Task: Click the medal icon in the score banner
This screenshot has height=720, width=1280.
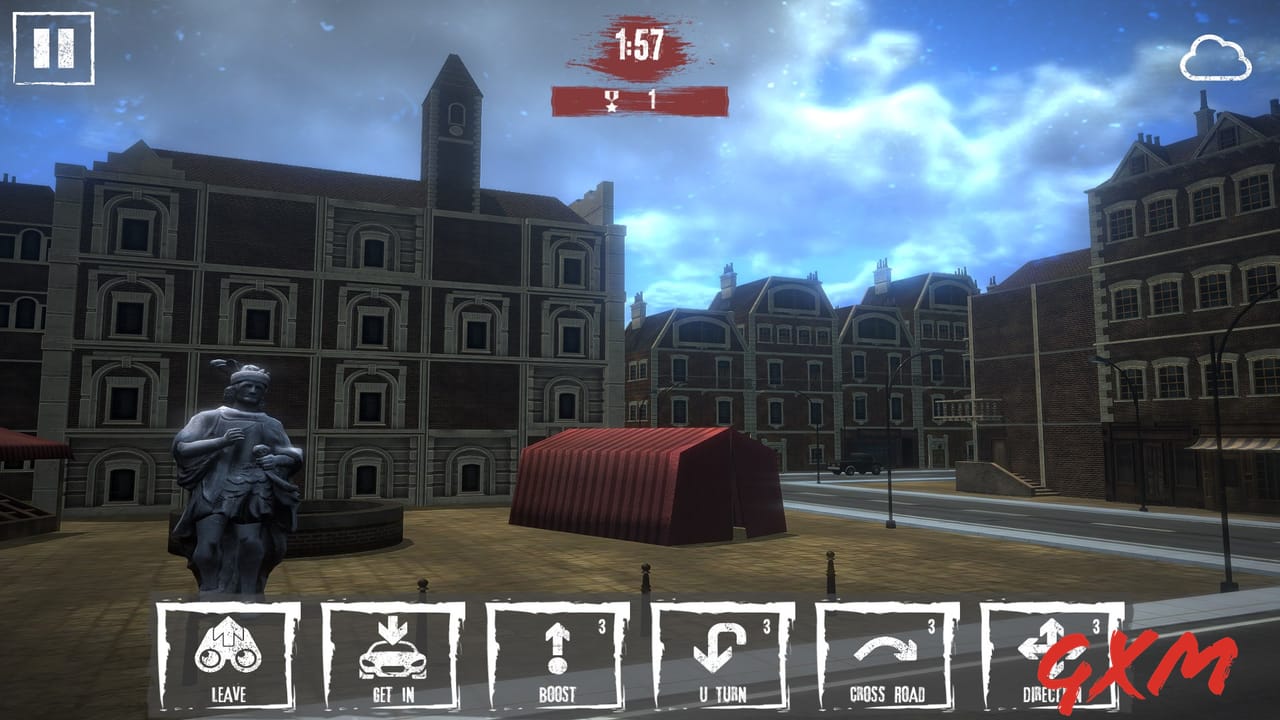Action: 609,98
